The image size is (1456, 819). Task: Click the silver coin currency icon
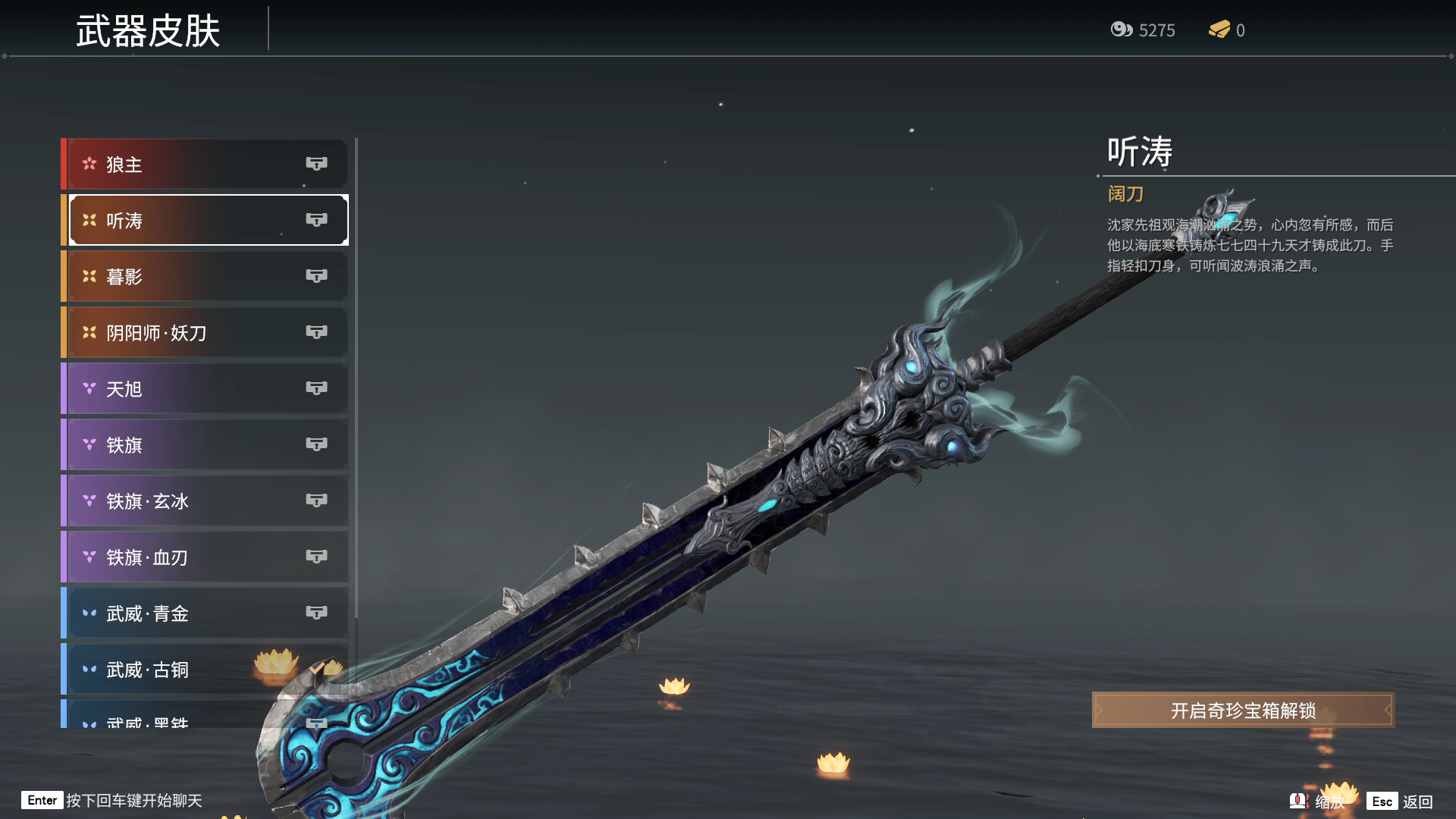coord(1121,30)
